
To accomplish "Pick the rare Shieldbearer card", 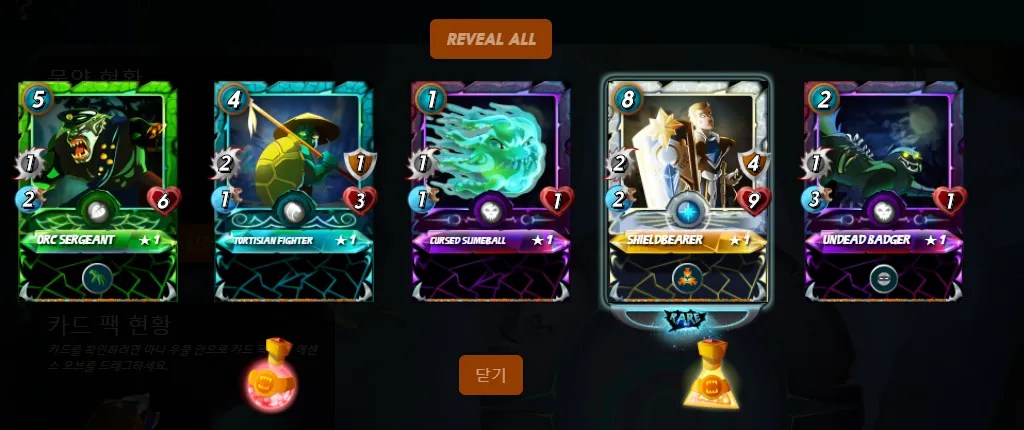I will click(x=687, y=190).
